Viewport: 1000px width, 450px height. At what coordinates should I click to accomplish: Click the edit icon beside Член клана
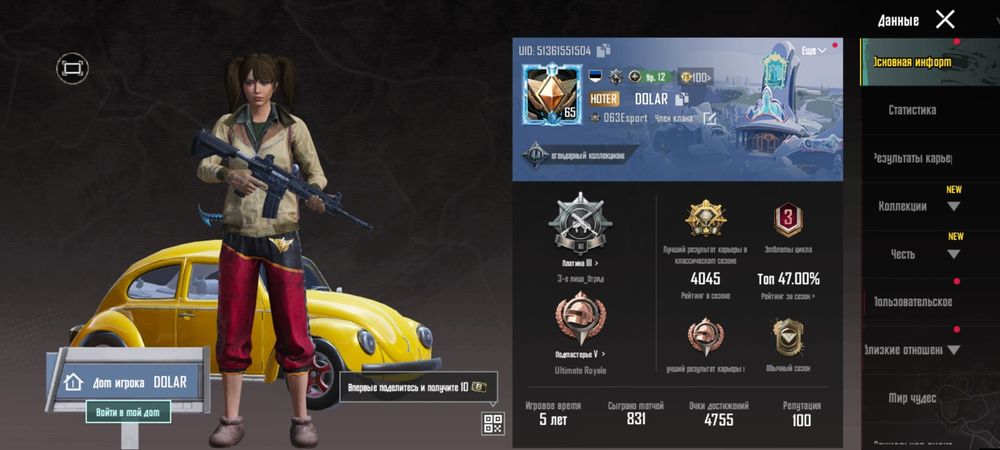tap(709, 118)
